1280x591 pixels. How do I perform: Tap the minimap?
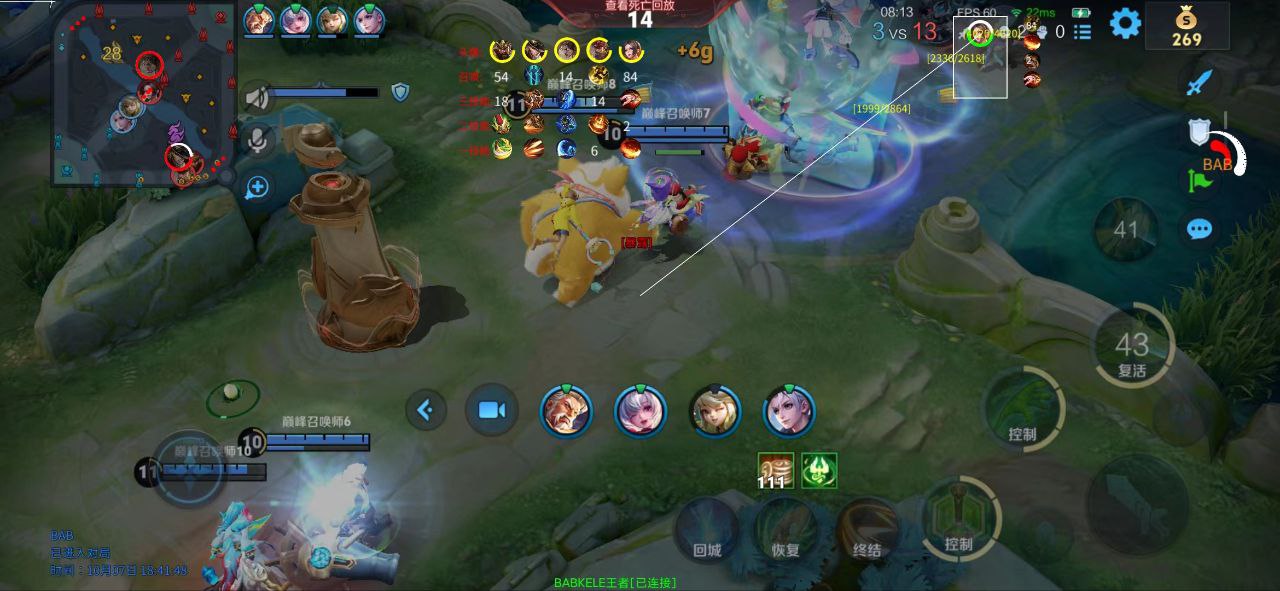click(143, 95)
